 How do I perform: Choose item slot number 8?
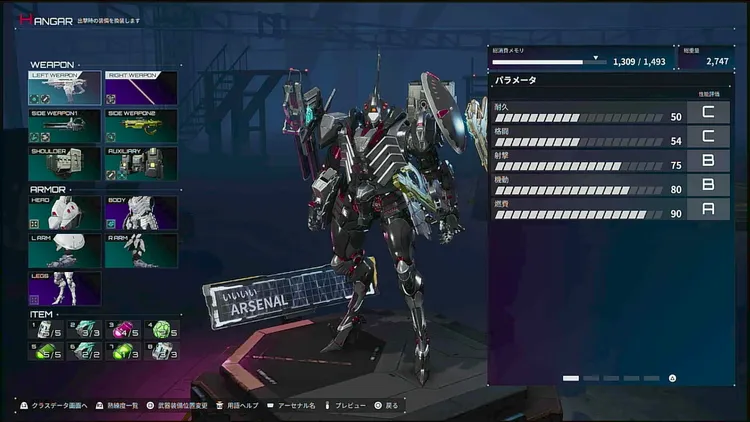pos(161,351)
